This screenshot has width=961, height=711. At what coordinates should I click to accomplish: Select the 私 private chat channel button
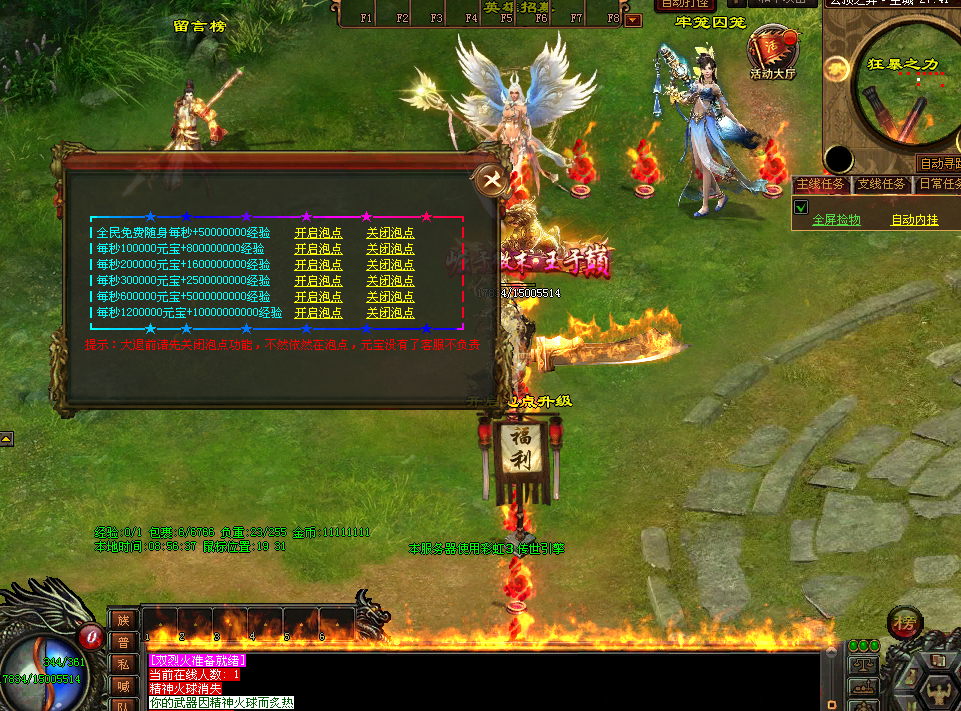[x=123, y=663]
